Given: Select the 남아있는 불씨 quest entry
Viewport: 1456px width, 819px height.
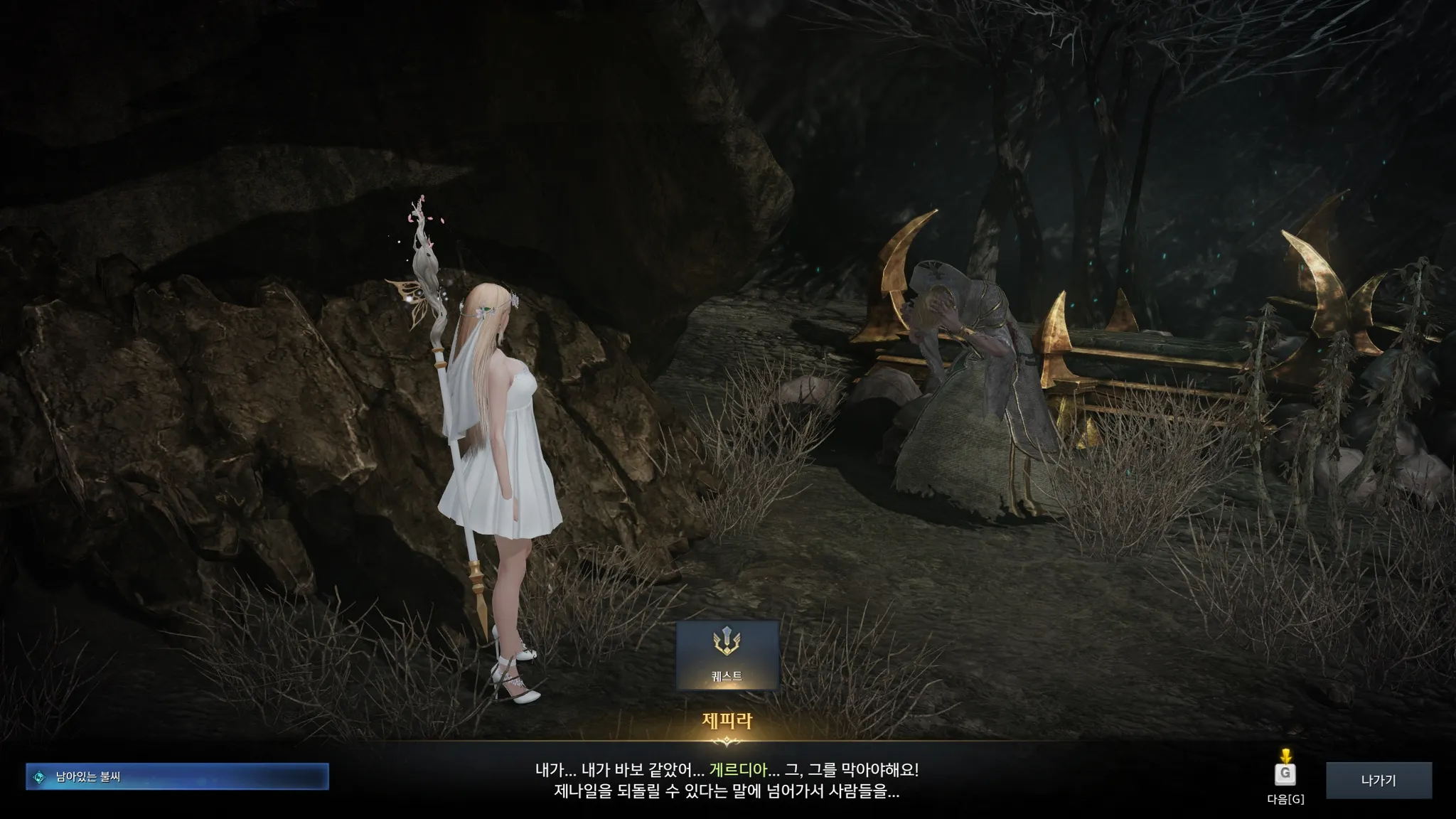Looking at the screenshot, I should (x=177, y=777).
